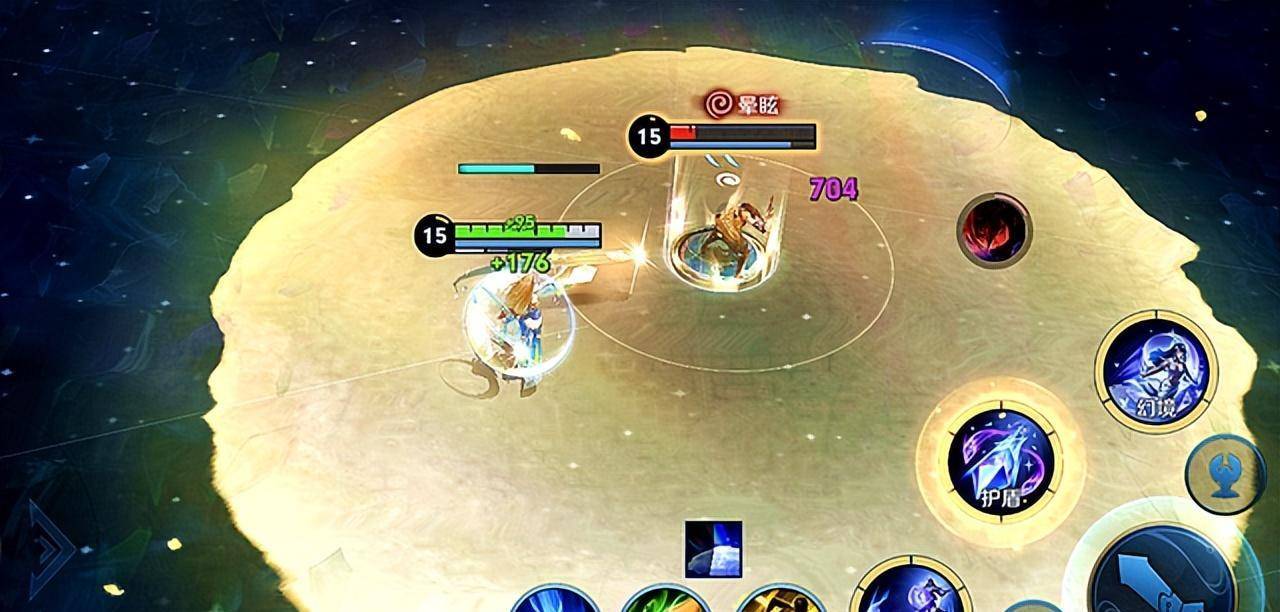Activate the gold-colored bottom item icon
1280x612 pixels.
(780, 600)
